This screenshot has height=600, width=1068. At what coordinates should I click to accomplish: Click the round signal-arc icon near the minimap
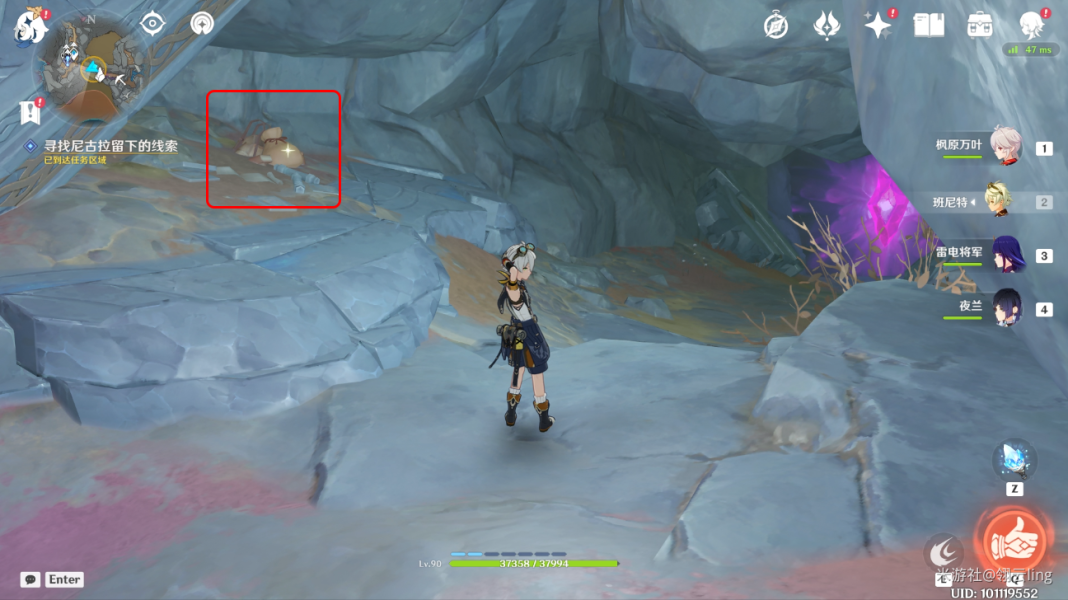pyautogui.click(x=202, y=24)
